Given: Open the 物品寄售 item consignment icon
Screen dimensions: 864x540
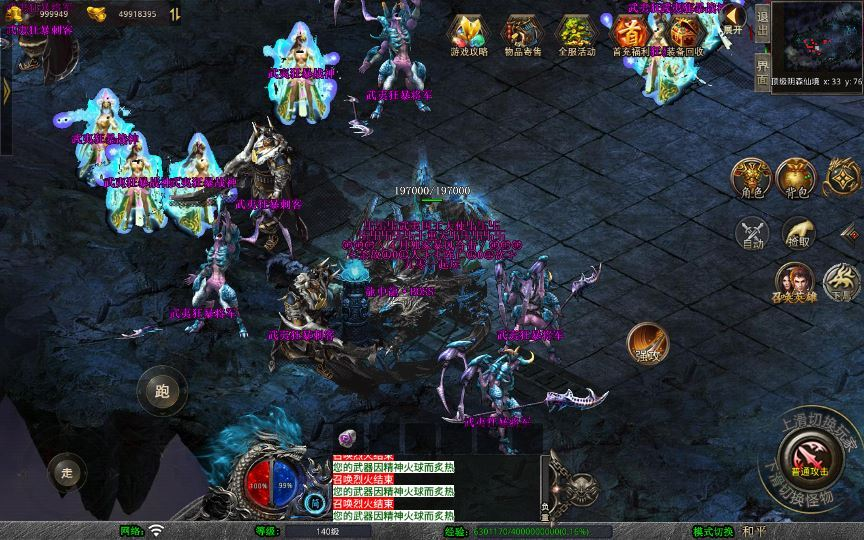Looking at the screenshot, I should 522,33.
